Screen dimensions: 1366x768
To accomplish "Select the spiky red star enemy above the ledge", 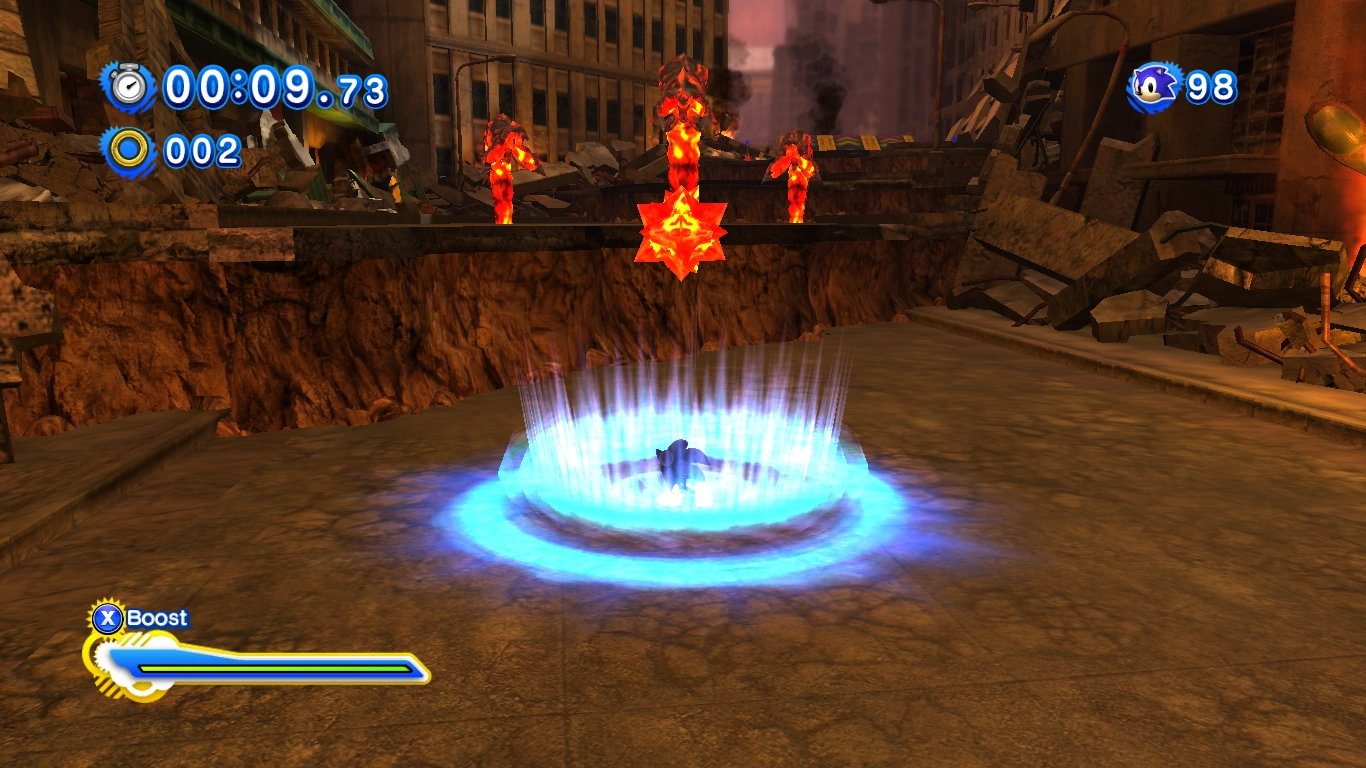I will tap(682, 232).
